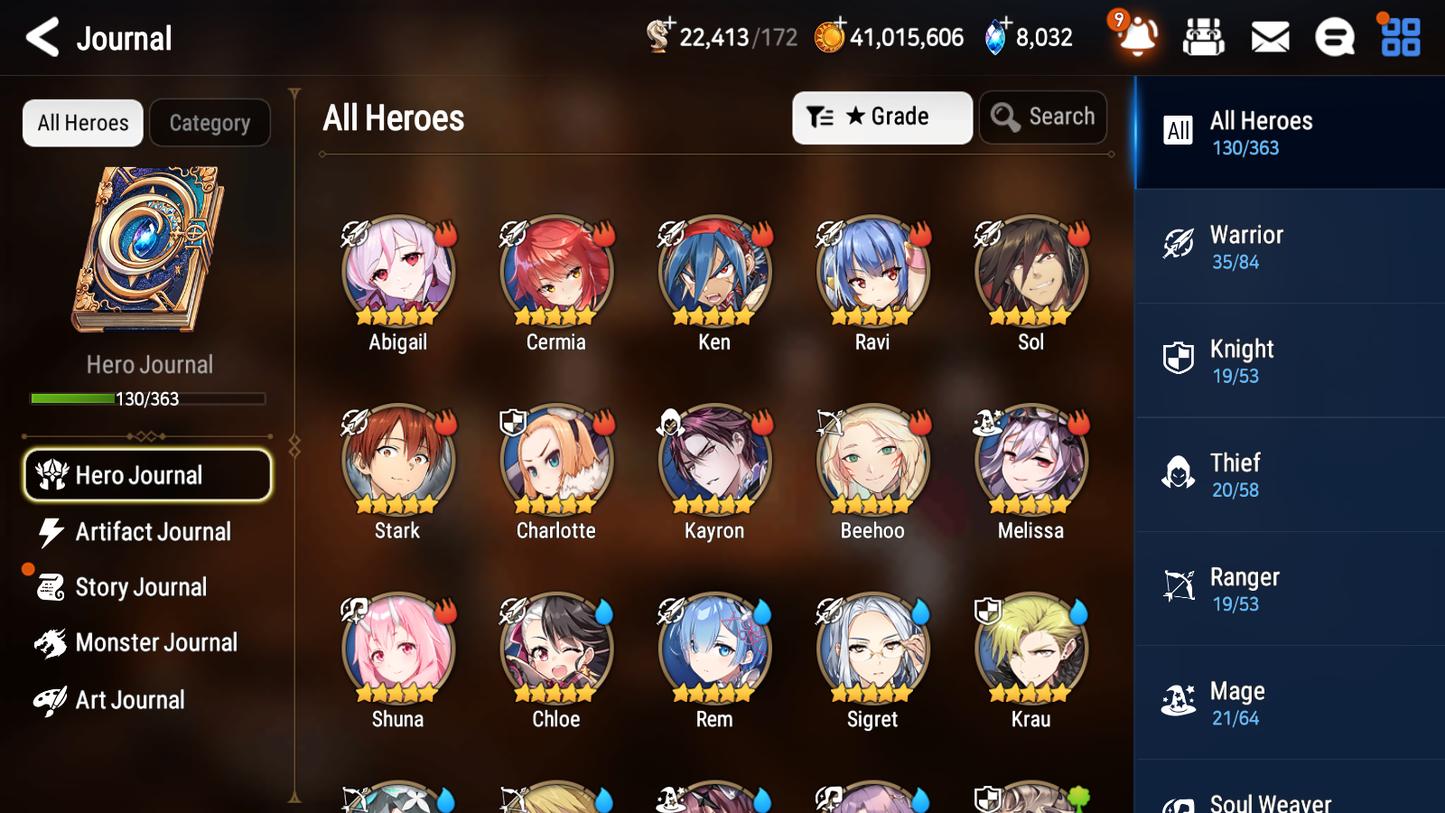This screenshot has height=813, width=1445.
Task: Open the community chat icon
Action: tap(1334, 36)
